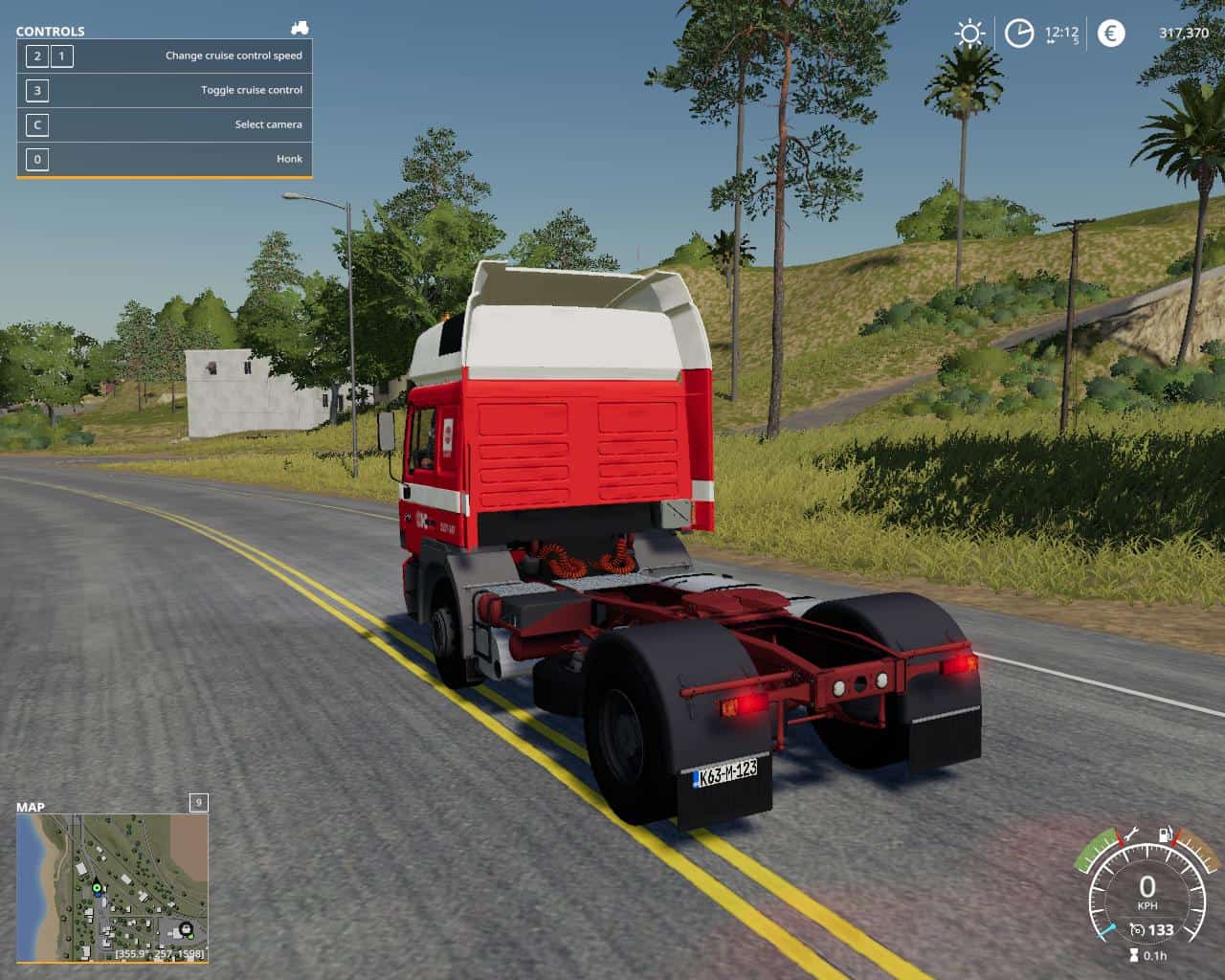This screenshot has width=1225, height=980.
Task: Click the euro money icon
Action: pos(1110,33)
